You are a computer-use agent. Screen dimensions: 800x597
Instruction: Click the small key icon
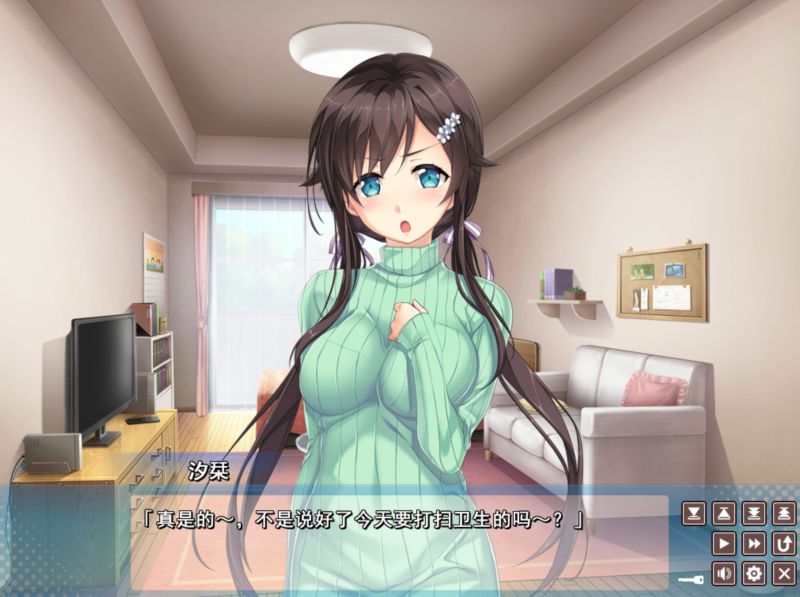click(x=691, y=577)
